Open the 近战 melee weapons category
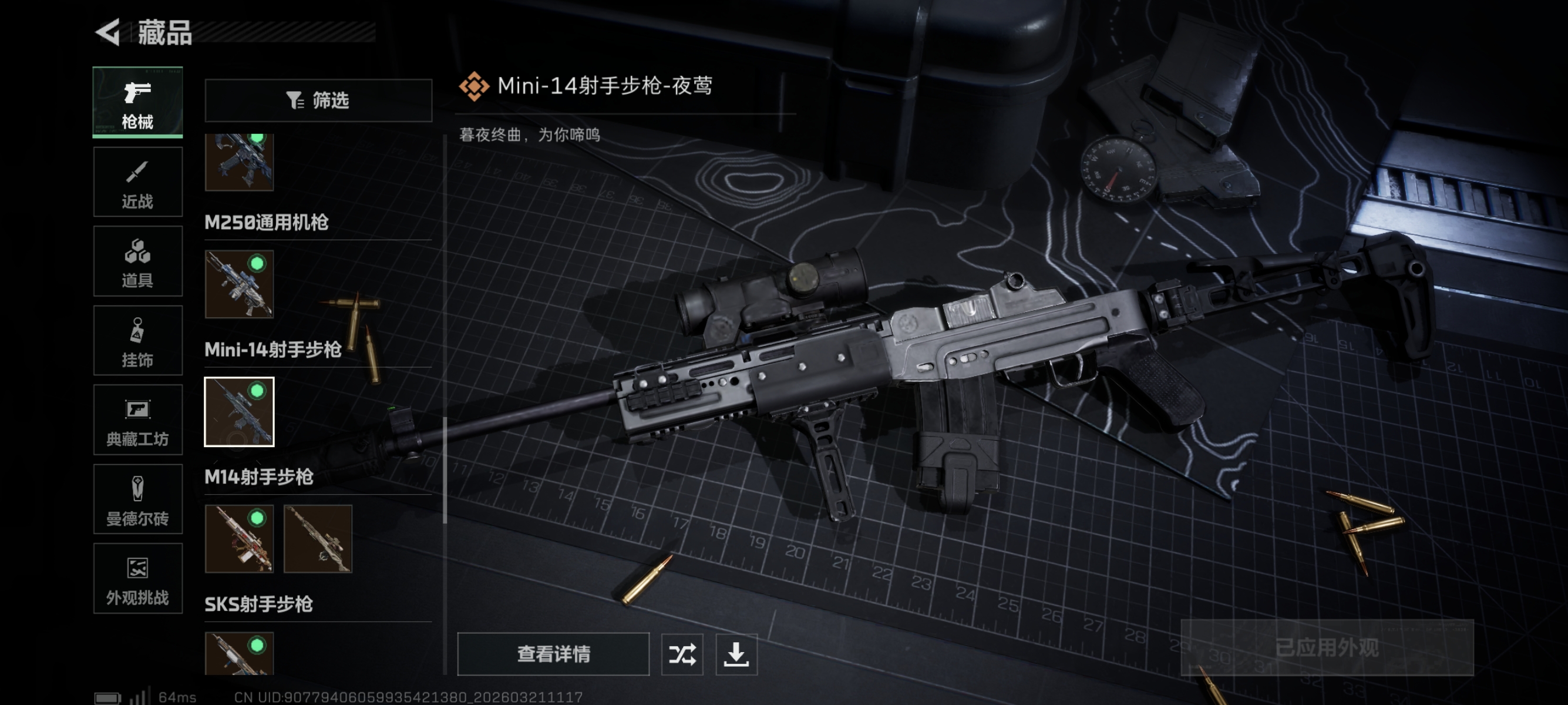 [x=137, y=182]
